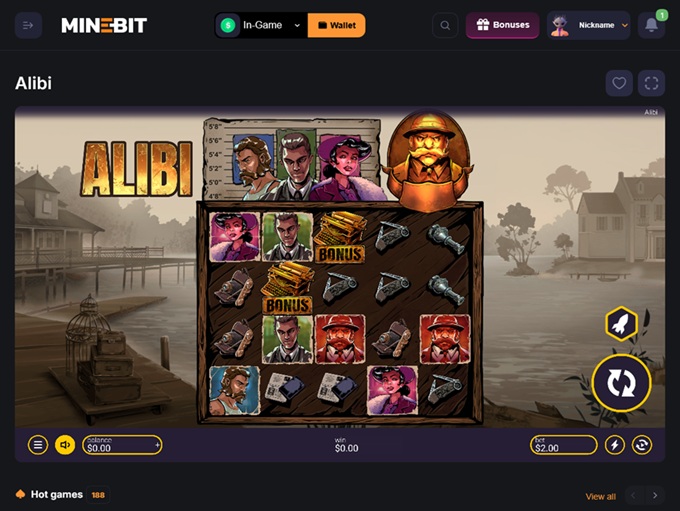Open the site search

click(445, 25)
